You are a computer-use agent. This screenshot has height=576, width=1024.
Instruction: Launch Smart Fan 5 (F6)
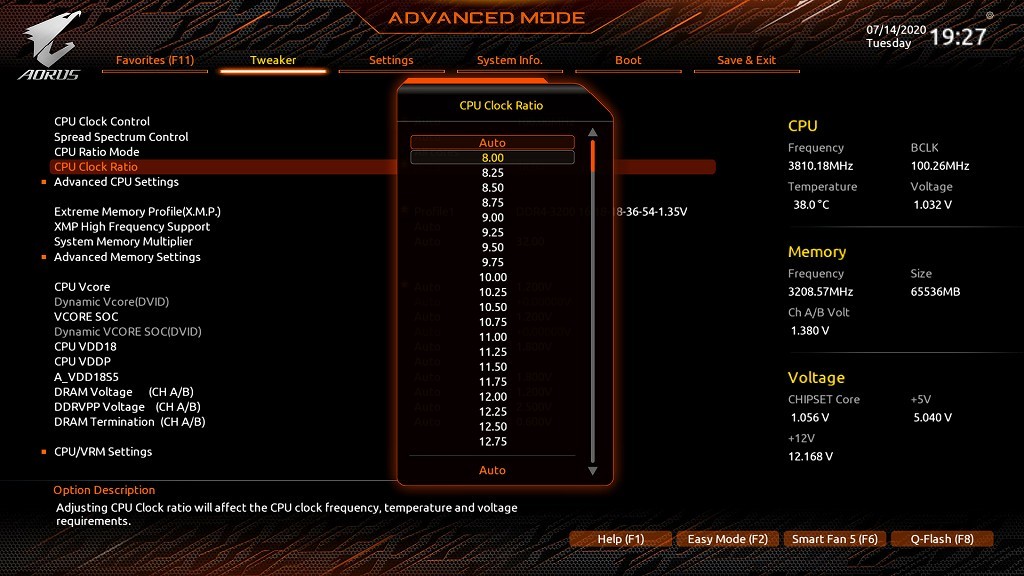point(834,539)
